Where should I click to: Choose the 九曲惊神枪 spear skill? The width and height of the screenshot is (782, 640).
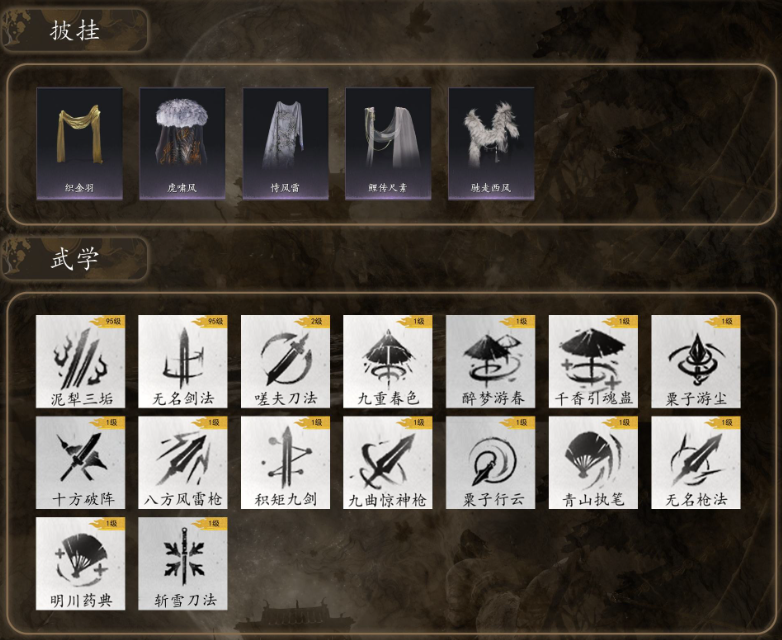coord(388,463)
